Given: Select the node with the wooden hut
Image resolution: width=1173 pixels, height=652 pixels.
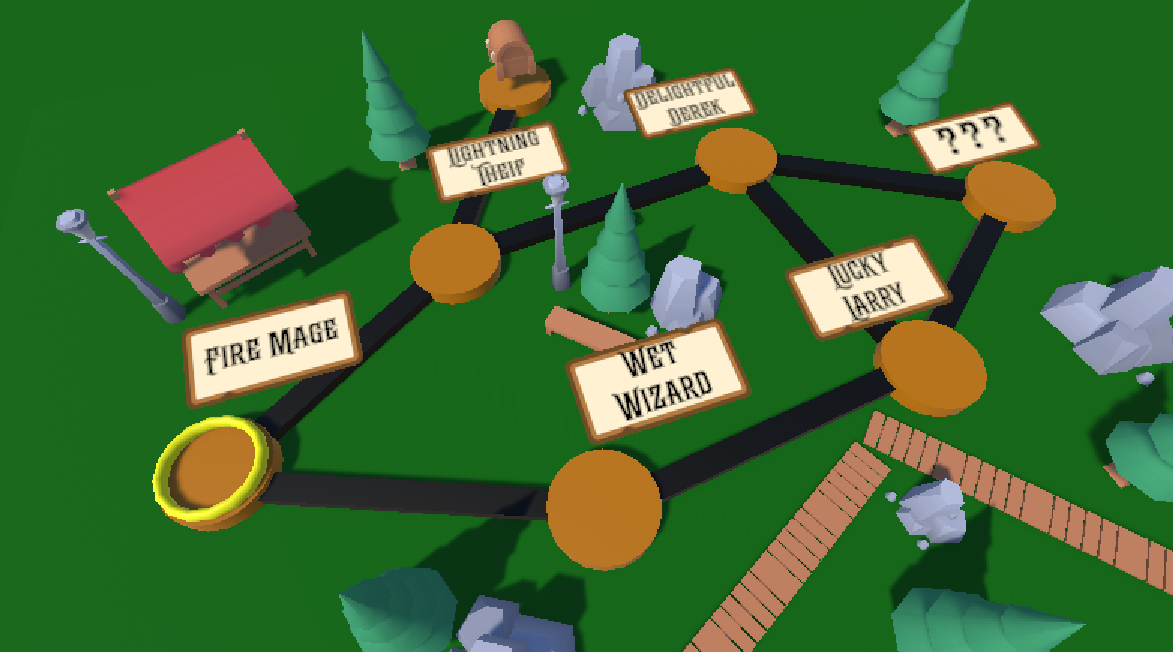Looking at the screenshot, I should click(514, 88).
